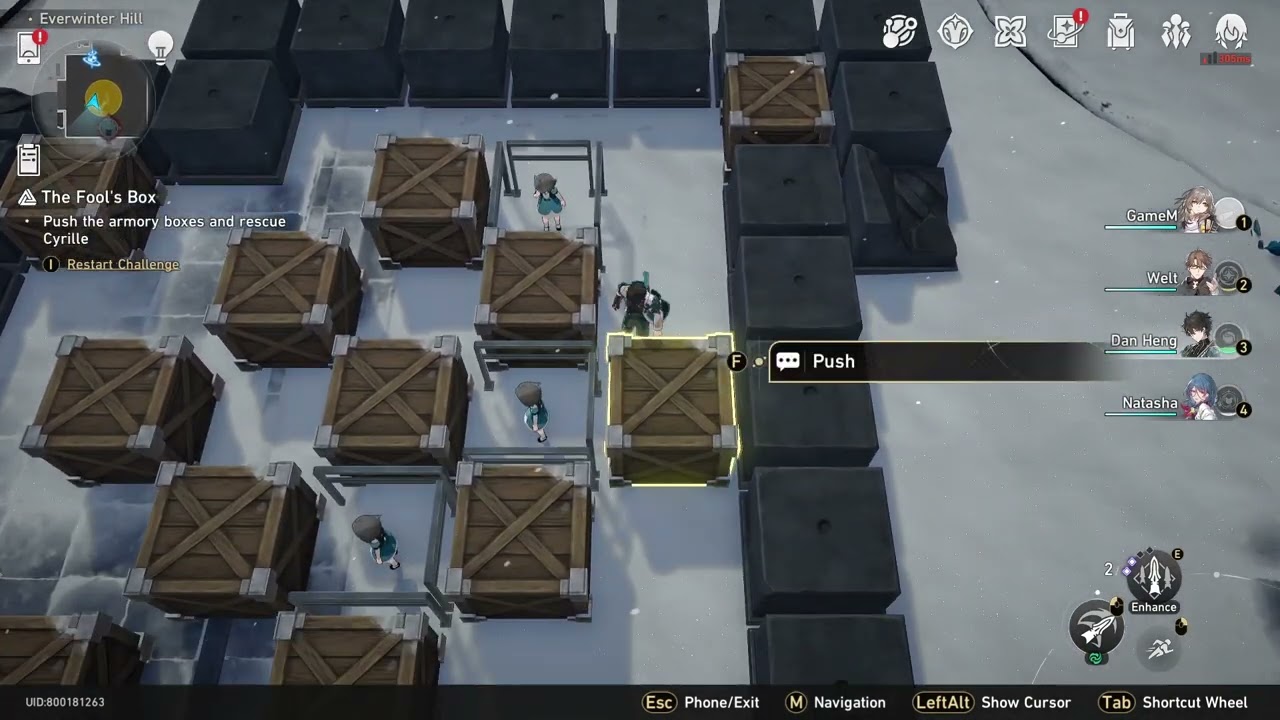Open the red exclamation notification in top-left

(28, 47)
